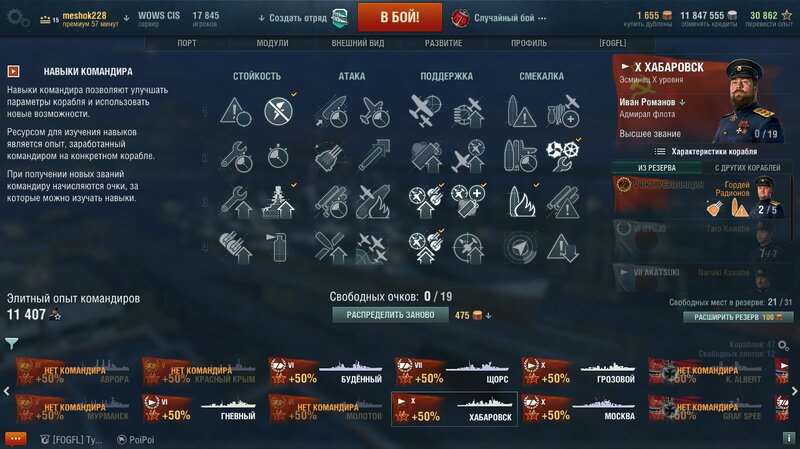Click Создать отряд to create a division

coord(299,18)
